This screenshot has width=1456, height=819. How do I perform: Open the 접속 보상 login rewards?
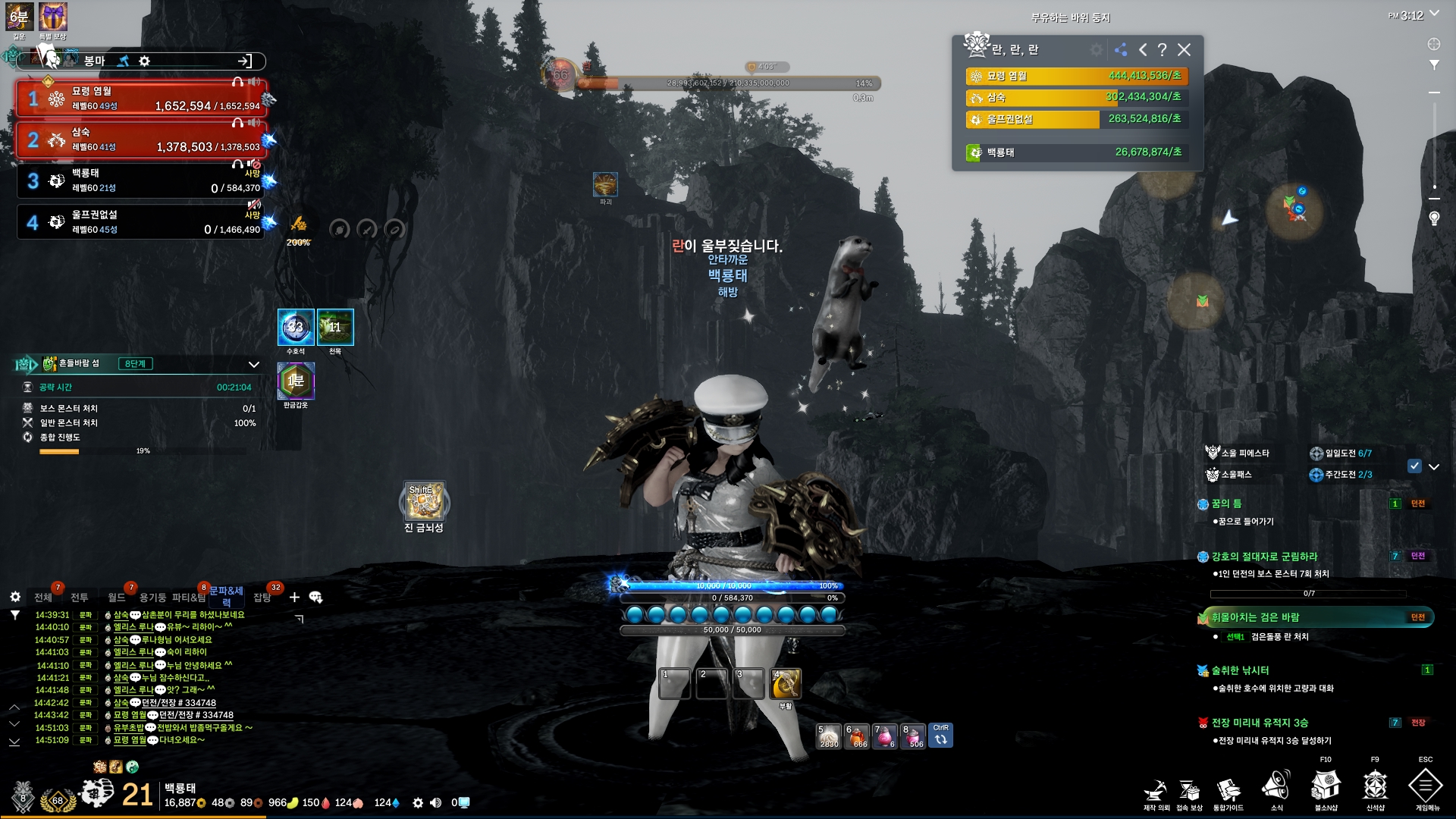(1189, 790)
